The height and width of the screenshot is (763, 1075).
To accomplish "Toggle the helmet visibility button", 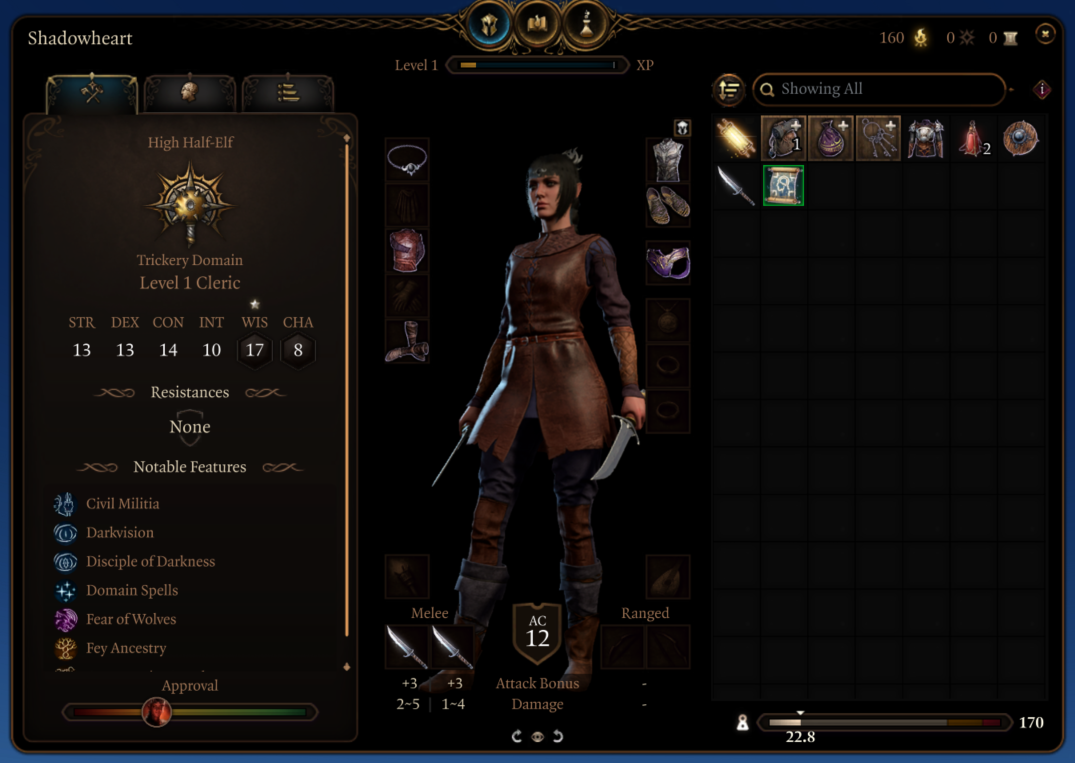I will (681, 128).
